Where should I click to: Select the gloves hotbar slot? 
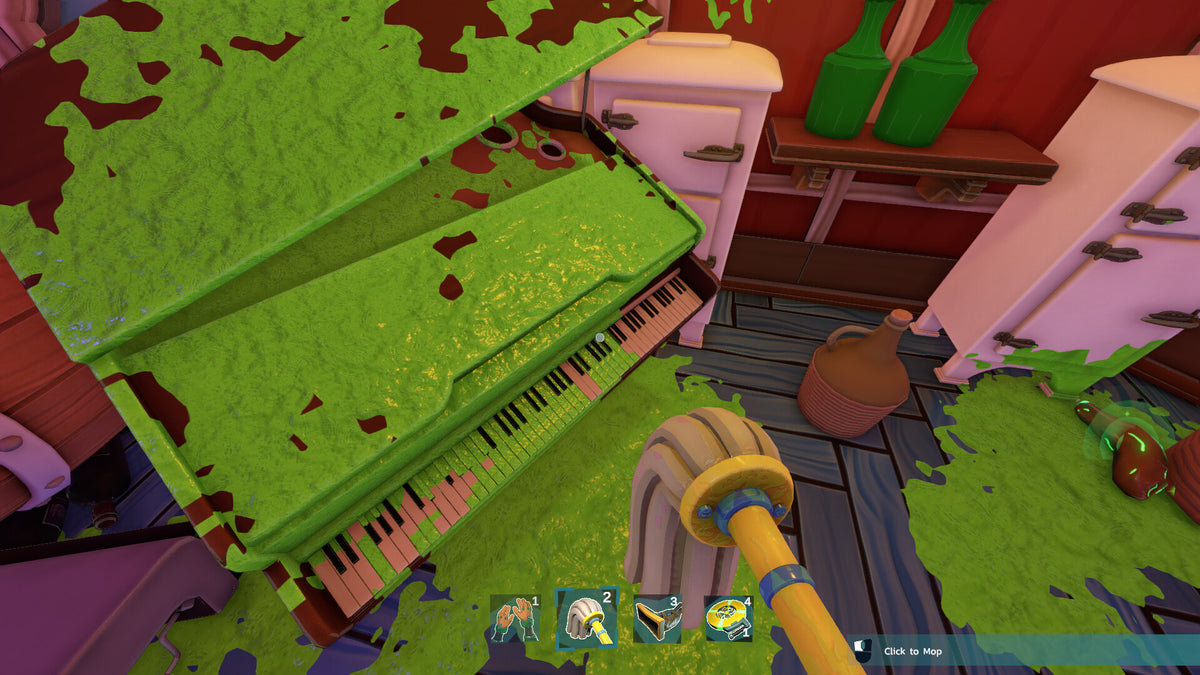click(x=515, y=618)
